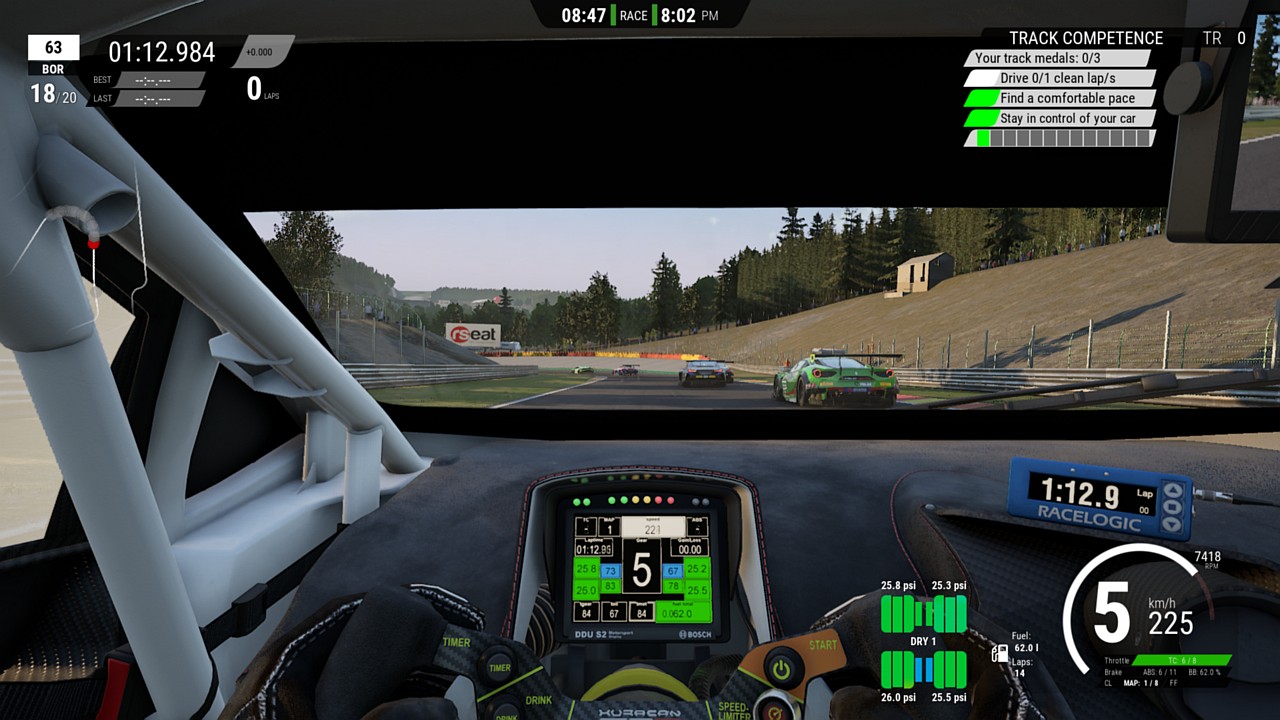Screen dimensions: 1280x720
Task: Select the 'Drive 0/1 clean lap/s' objective
Action: (1058, 78)
